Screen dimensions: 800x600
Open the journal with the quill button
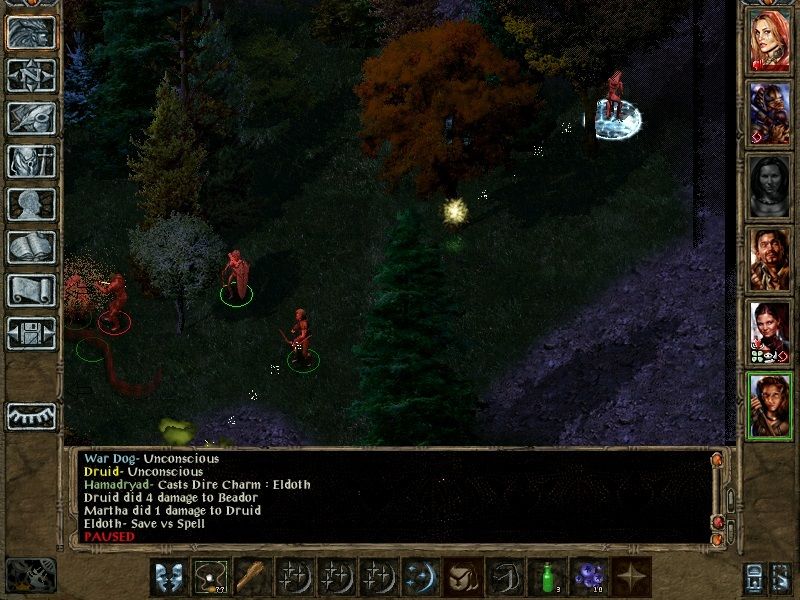point(31,118)
